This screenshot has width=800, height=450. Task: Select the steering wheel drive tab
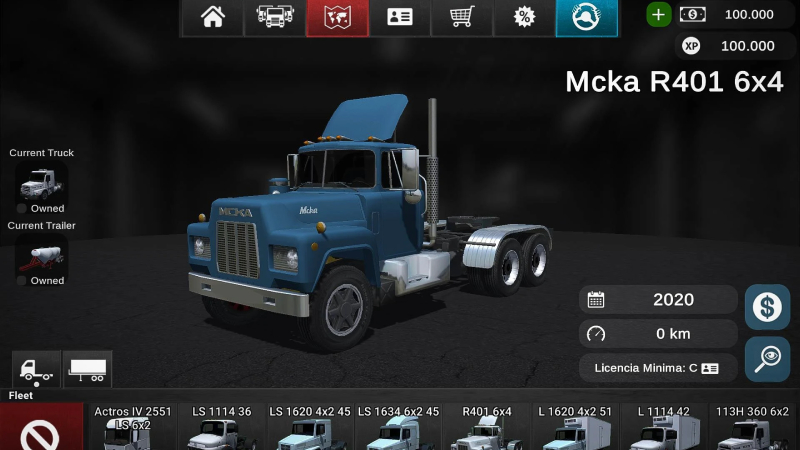tap(587, 17)
